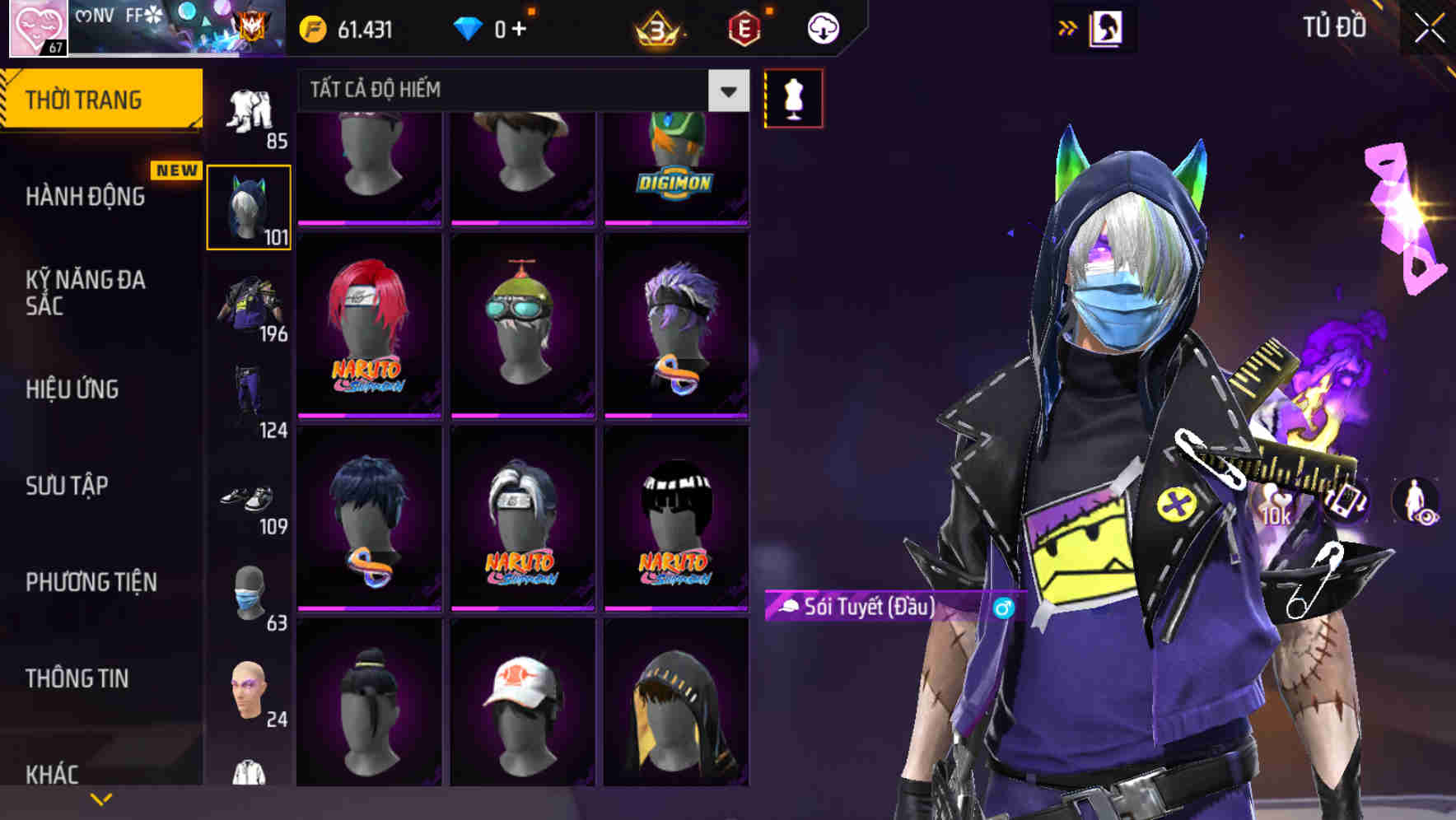Click the rank 3 crown badge
The width and height of the screenshot is (1456, 820).
[655, 27]
